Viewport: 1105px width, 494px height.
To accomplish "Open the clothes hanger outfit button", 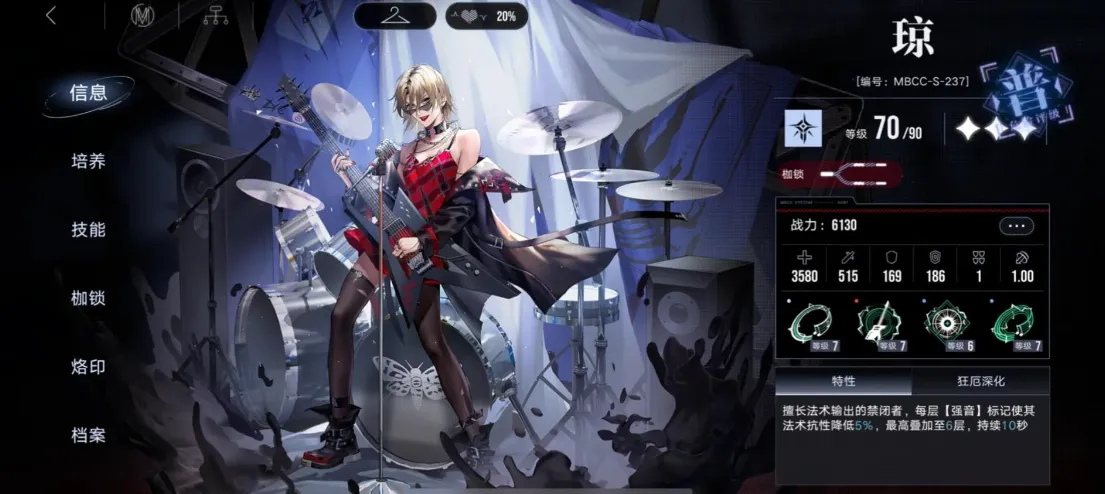I will click(x=394, y=16).
